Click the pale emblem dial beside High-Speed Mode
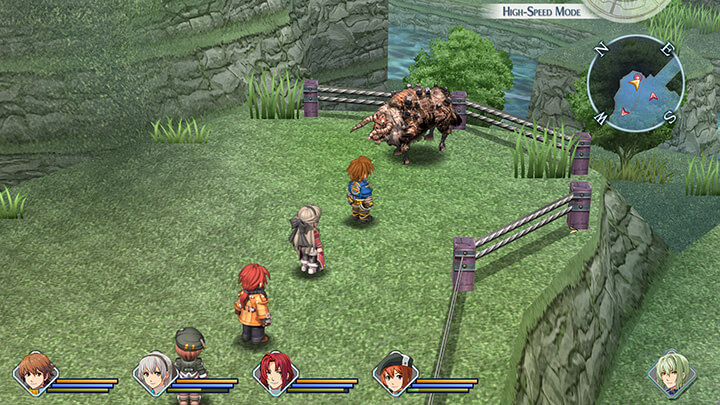 (x=615, y=8)
